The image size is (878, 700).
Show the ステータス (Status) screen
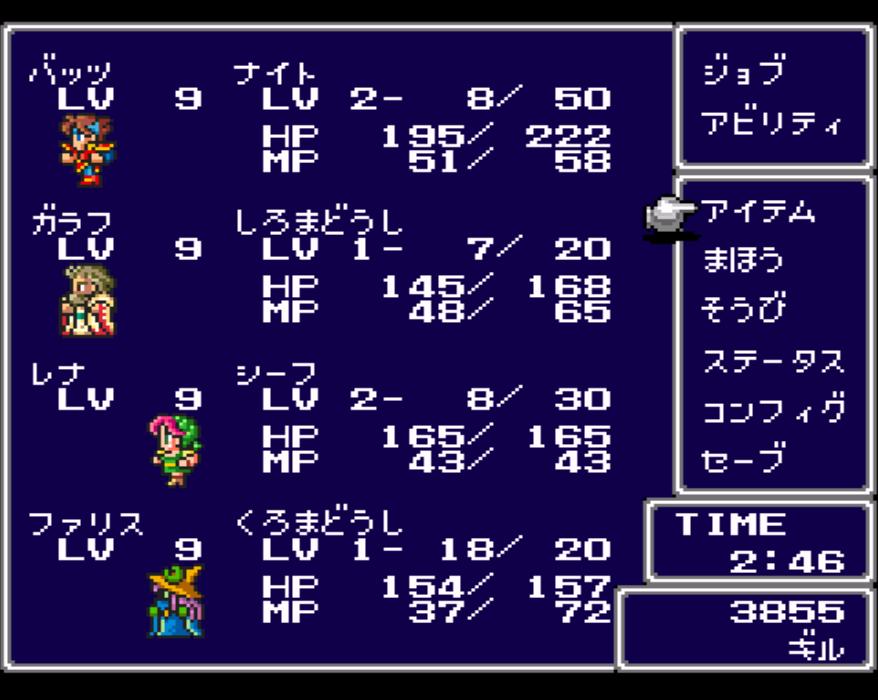coord(771,360)
